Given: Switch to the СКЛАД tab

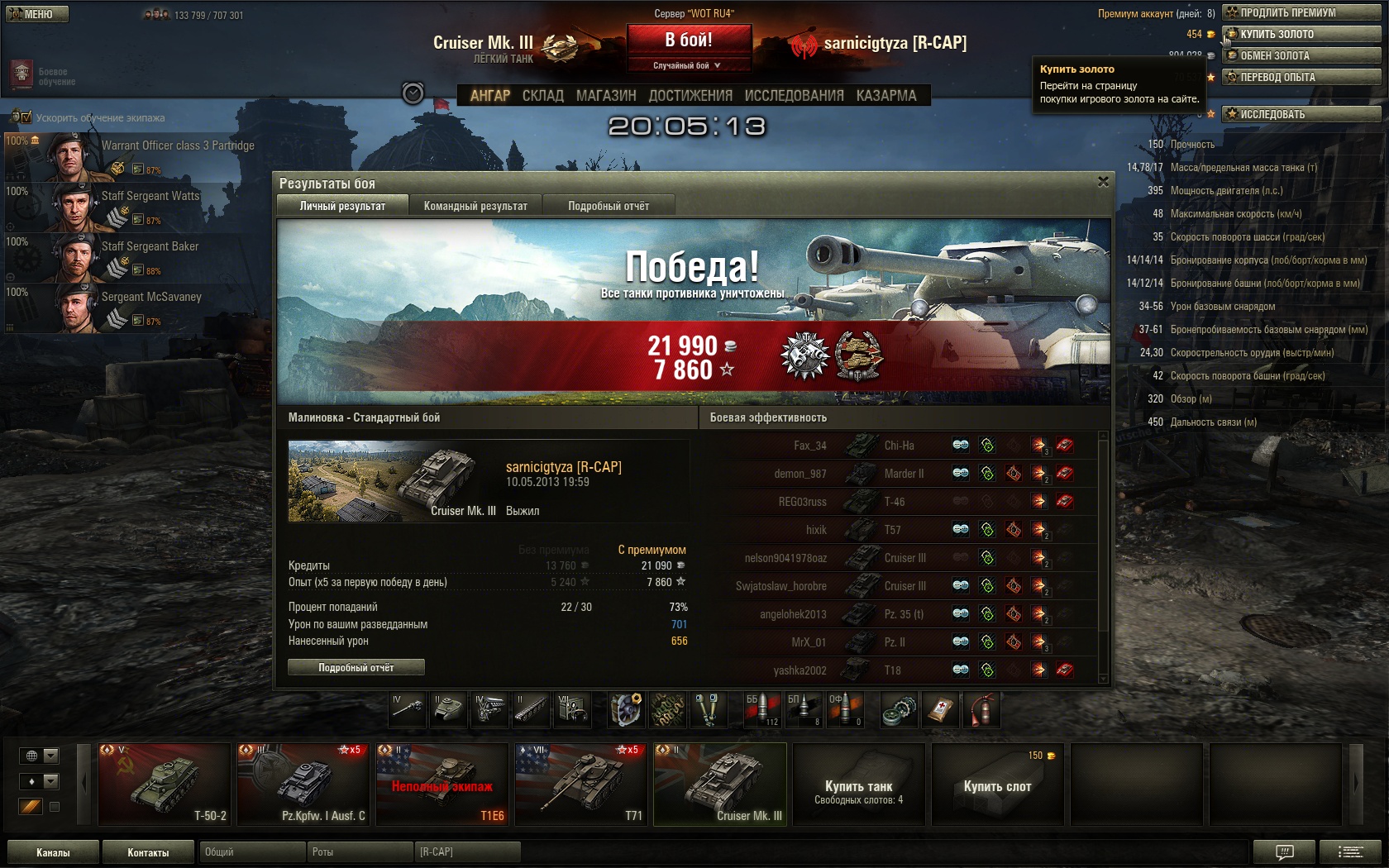Looking at the screenshot, I should [x=542, y=96].
